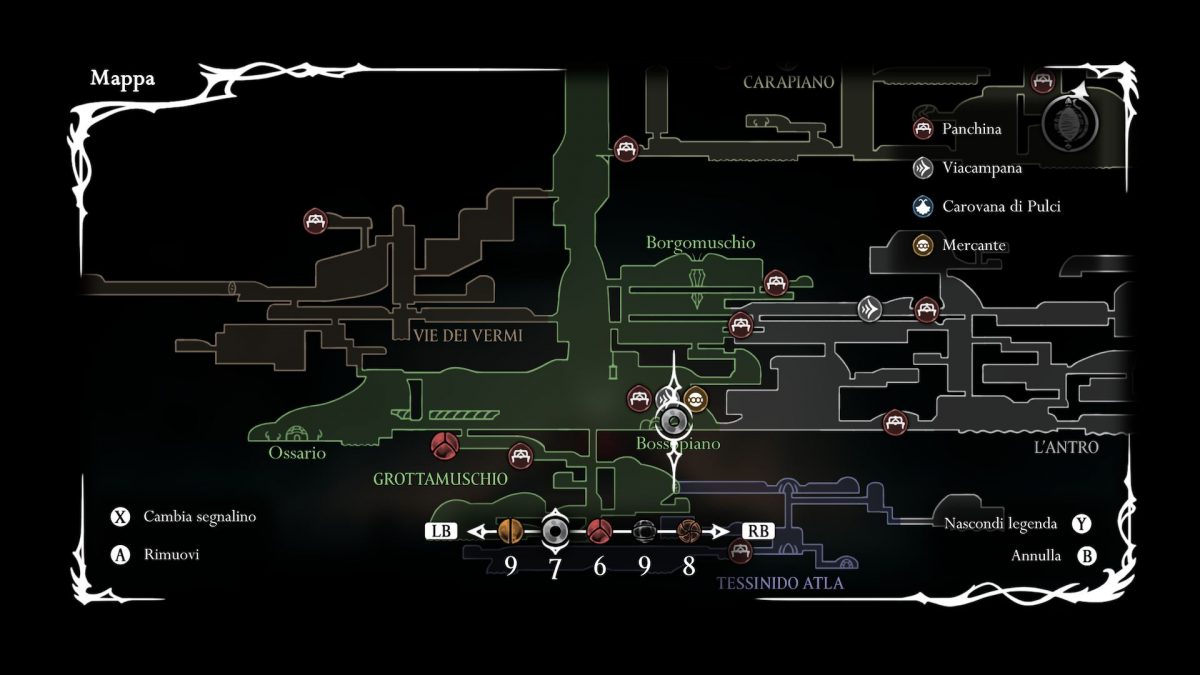Click the bench marker above the Grottamuschio label
The width and height of the screenshot is (1200, 675).
pos(520,457)
